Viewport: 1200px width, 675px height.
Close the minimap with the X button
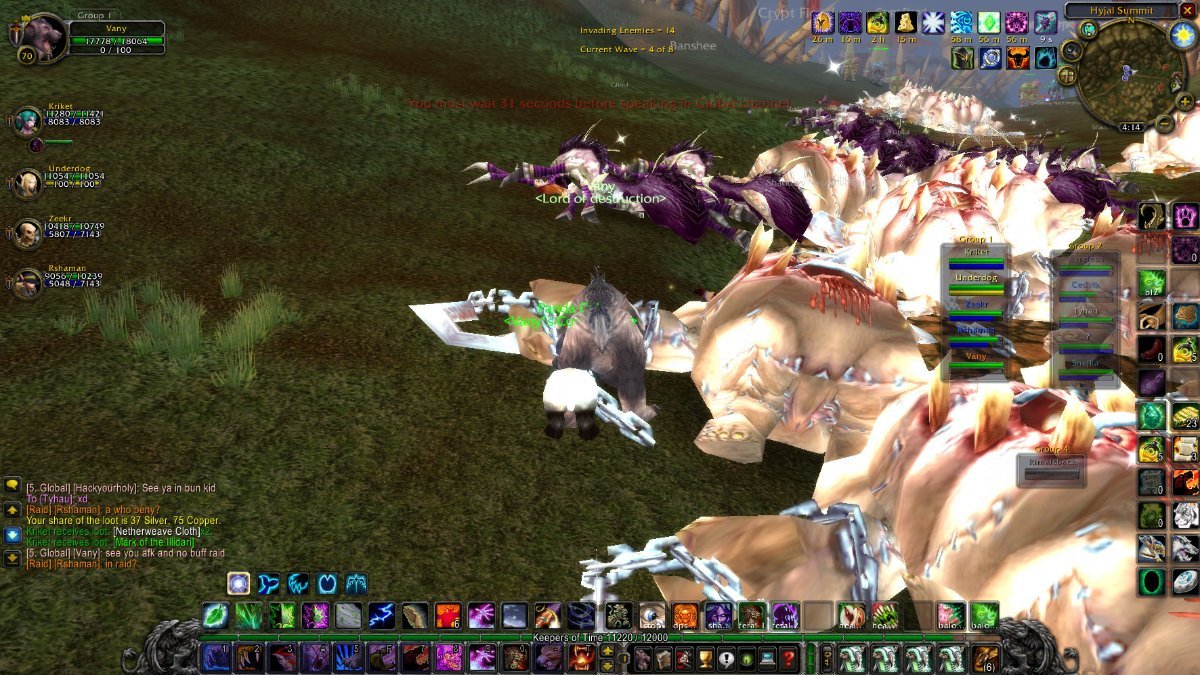pos(1187,10)
